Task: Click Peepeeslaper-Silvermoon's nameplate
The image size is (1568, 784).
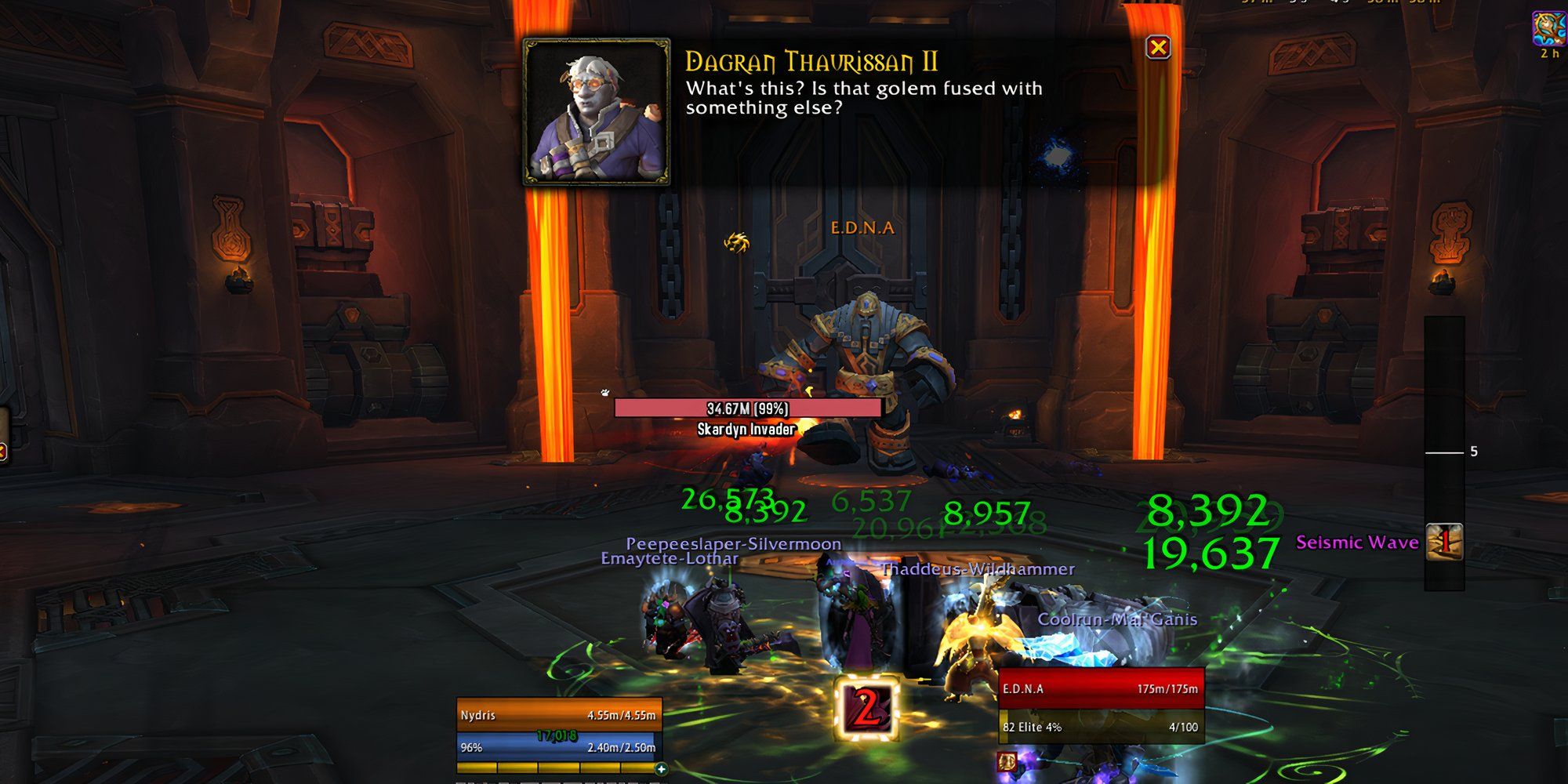Action: [733, 543]
